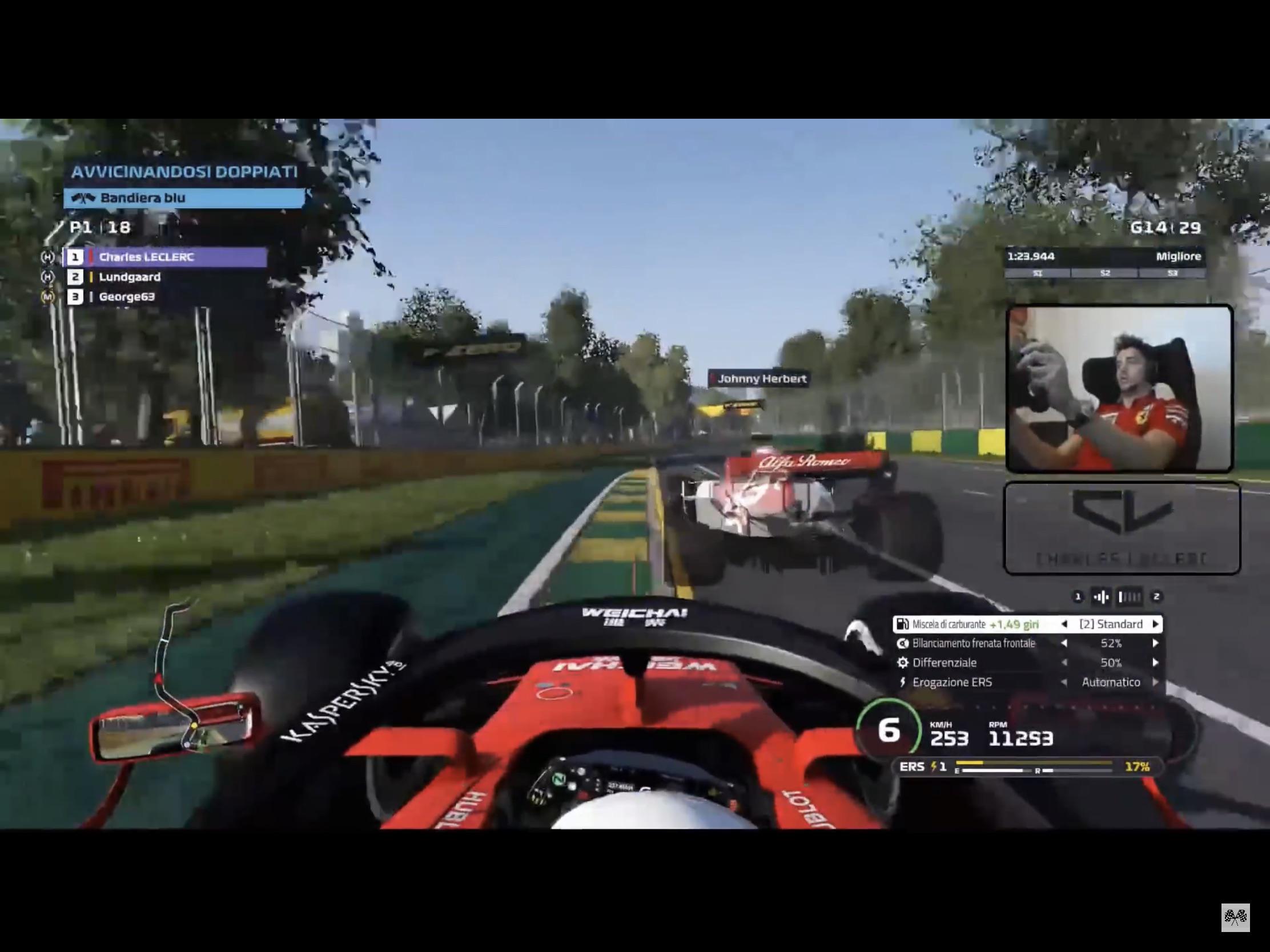This screenshot has height=952, width=1270.
Task: Click the CL Charles Leclerc logo panel
Action: (1122, 529)
